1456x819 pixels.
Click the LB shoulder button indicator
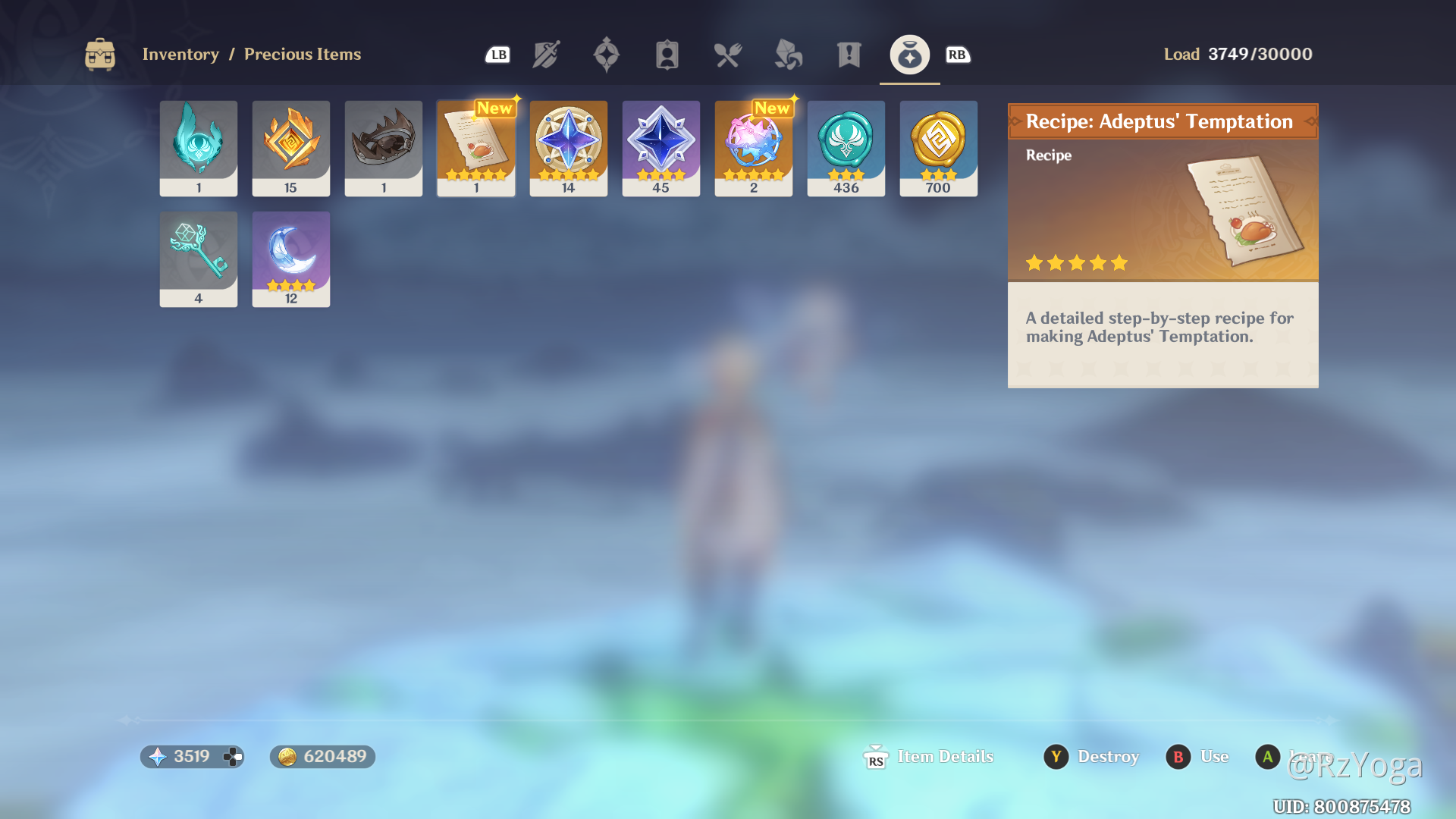tap(497, 54)
